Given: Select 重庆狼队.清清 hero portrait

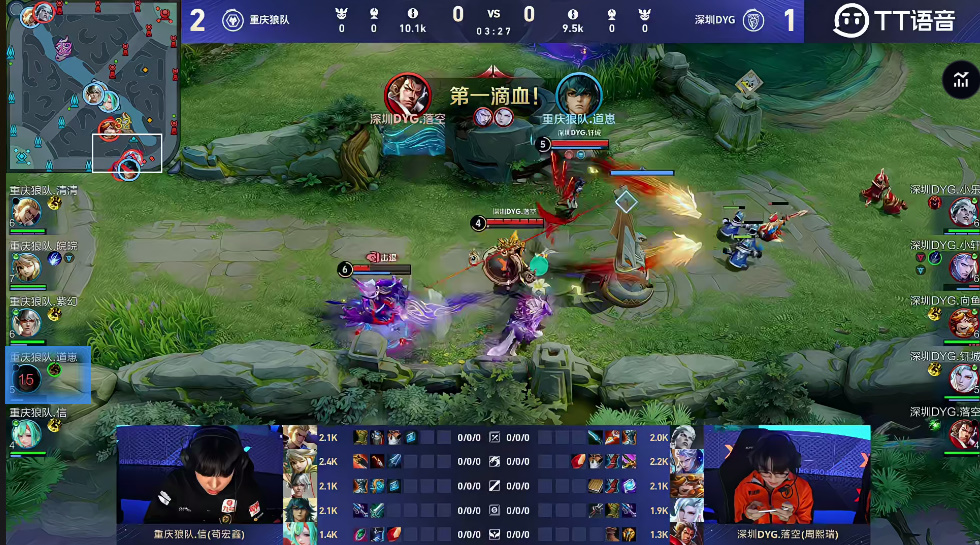Looking at the screenshot, I should coord(25,212).
